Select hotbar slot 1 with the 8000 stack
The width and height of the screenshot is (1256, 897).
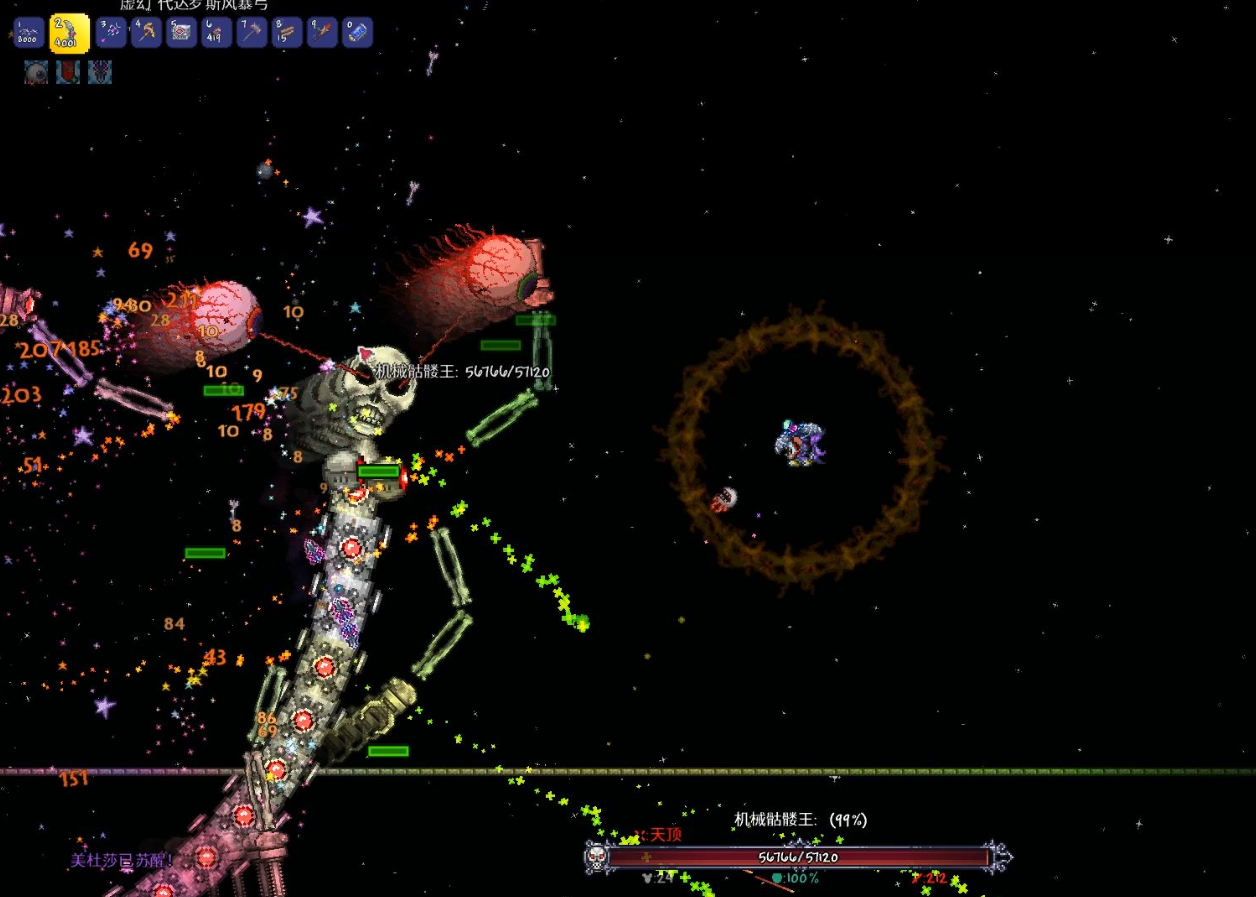pos(29,33)
